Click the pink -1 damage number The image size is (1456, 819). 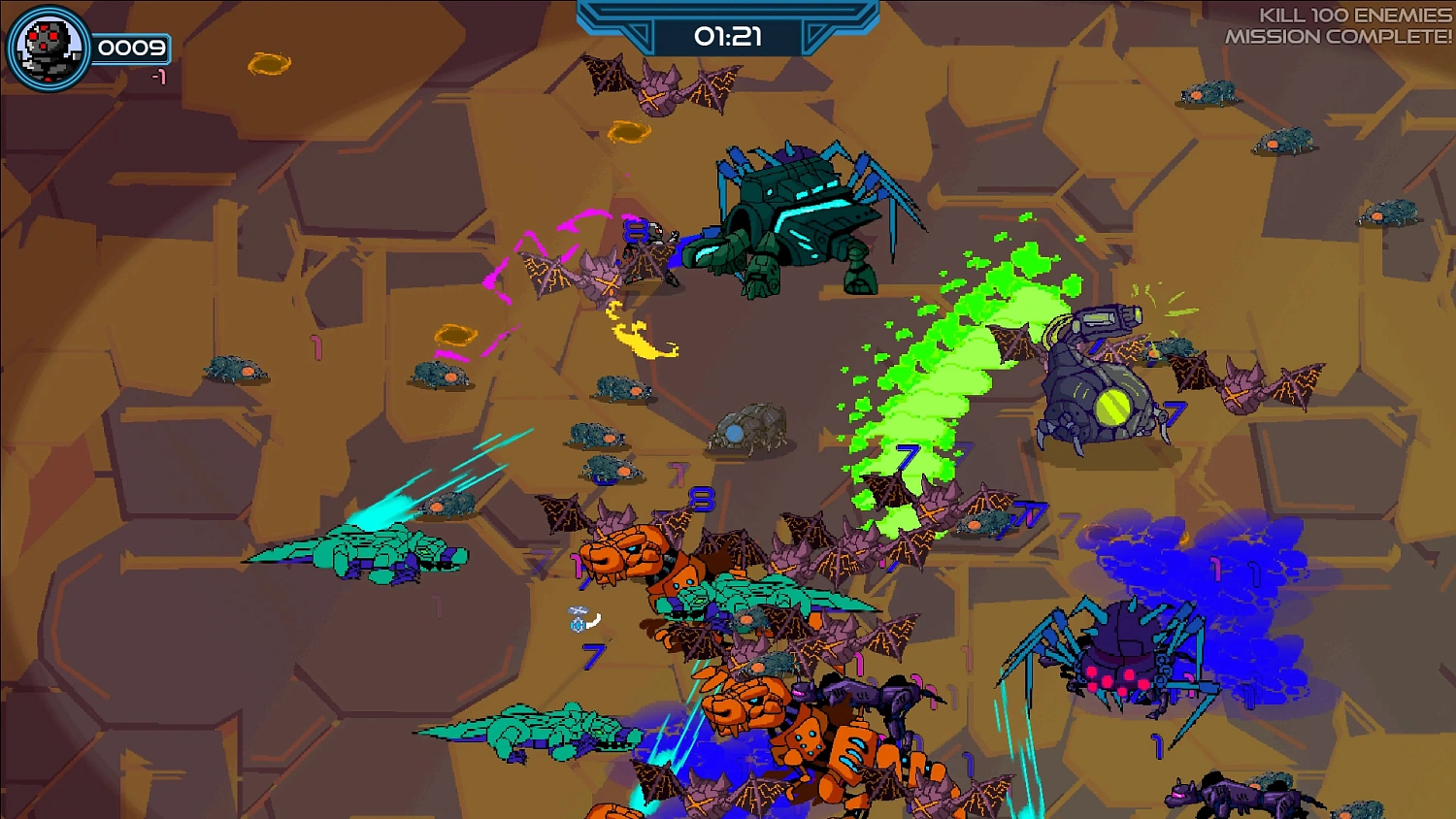point(161,77)
